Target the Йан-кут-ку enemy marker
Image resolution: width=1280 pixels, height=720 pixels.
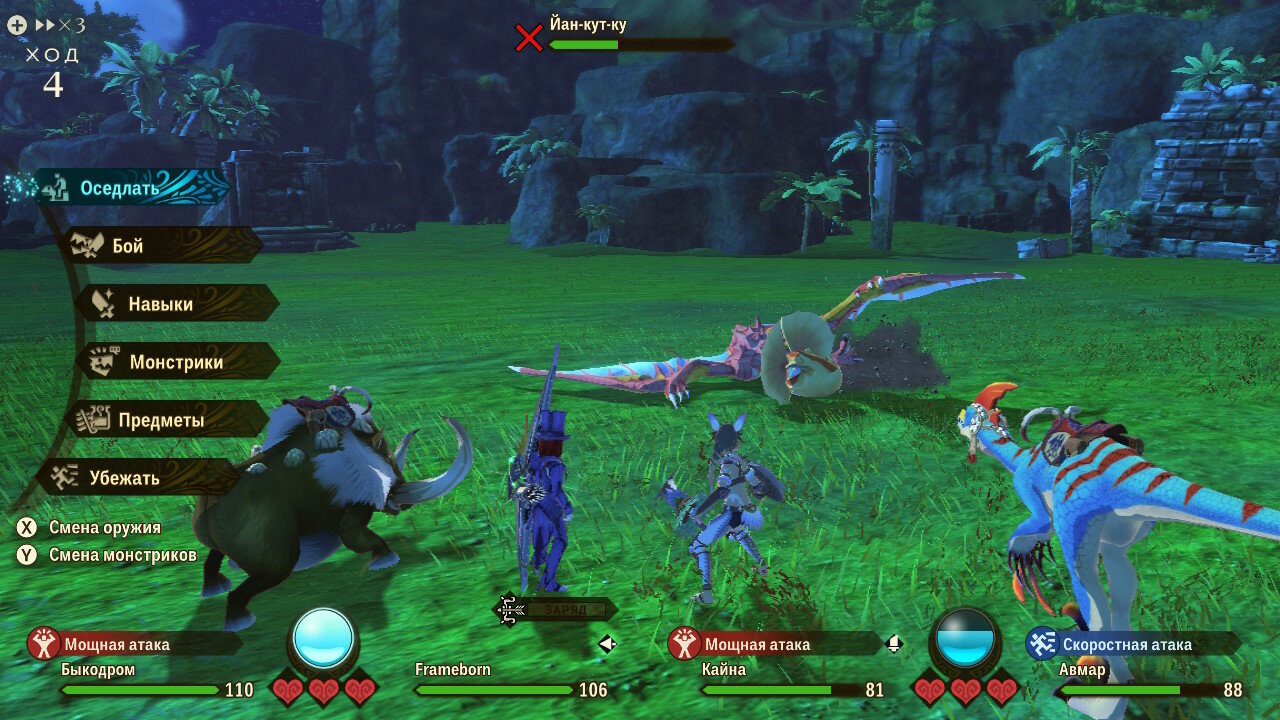(528, 38)
